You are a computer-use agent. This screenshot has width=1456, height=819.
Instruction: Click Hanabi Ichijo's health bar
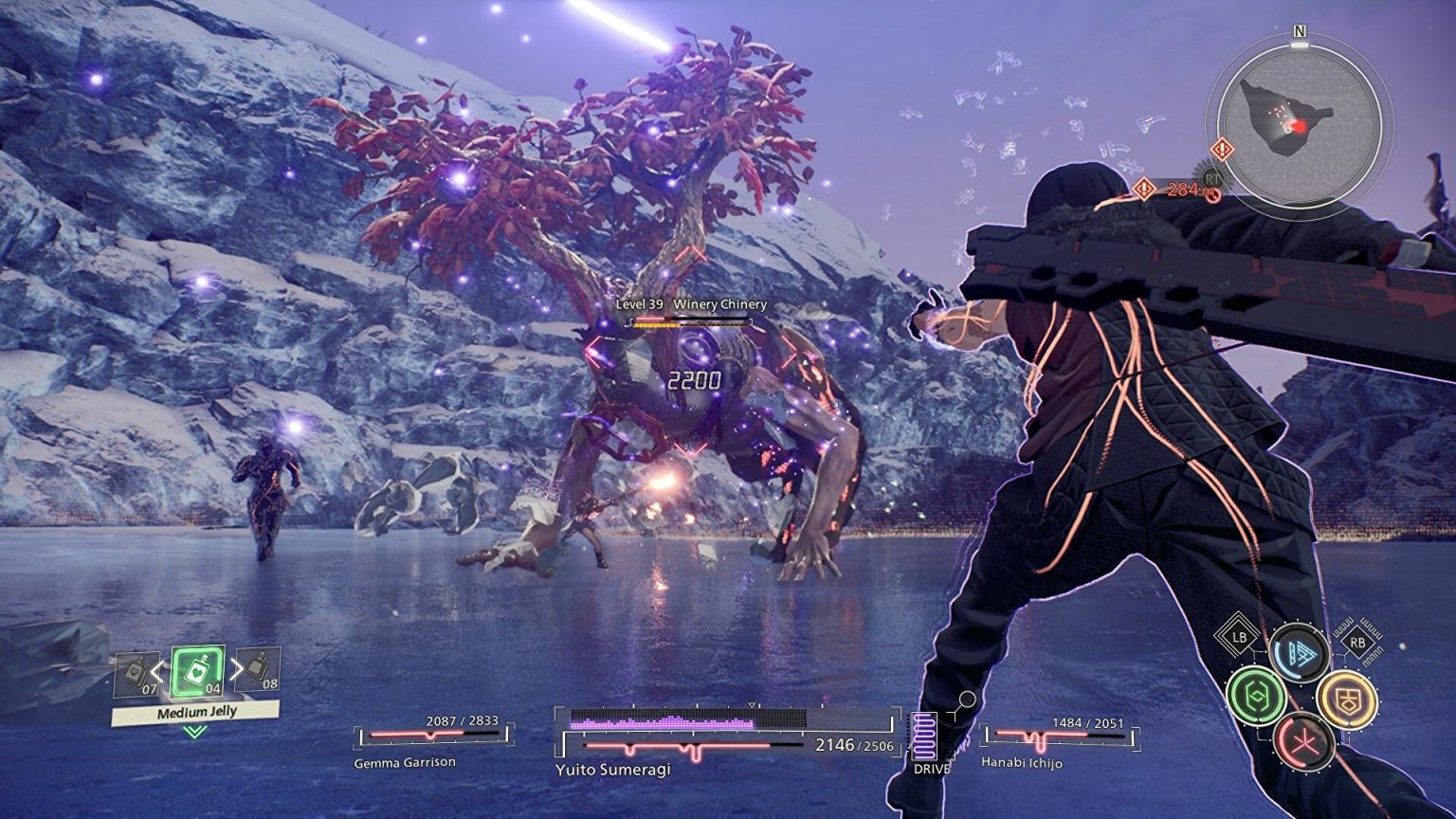pyautogui.click(x=1058, y=732)
